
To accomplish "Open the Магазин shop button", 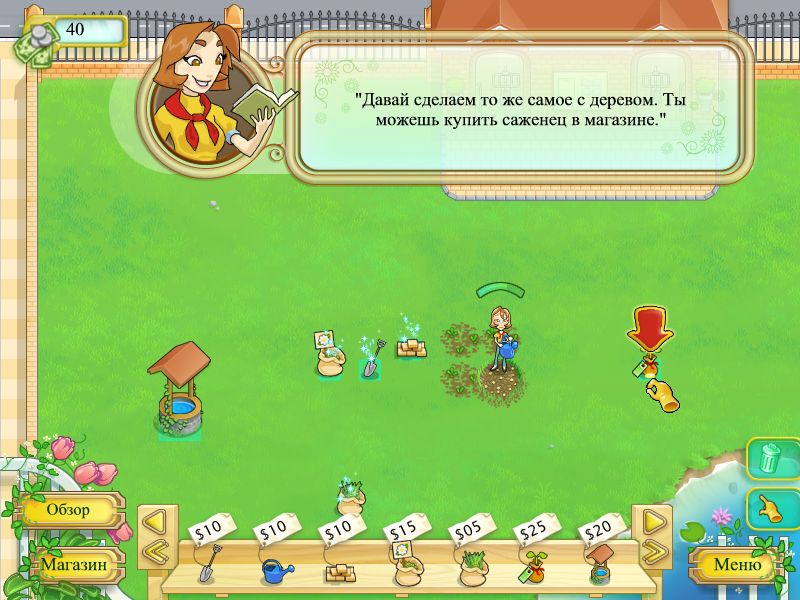I will click(73, 565).
